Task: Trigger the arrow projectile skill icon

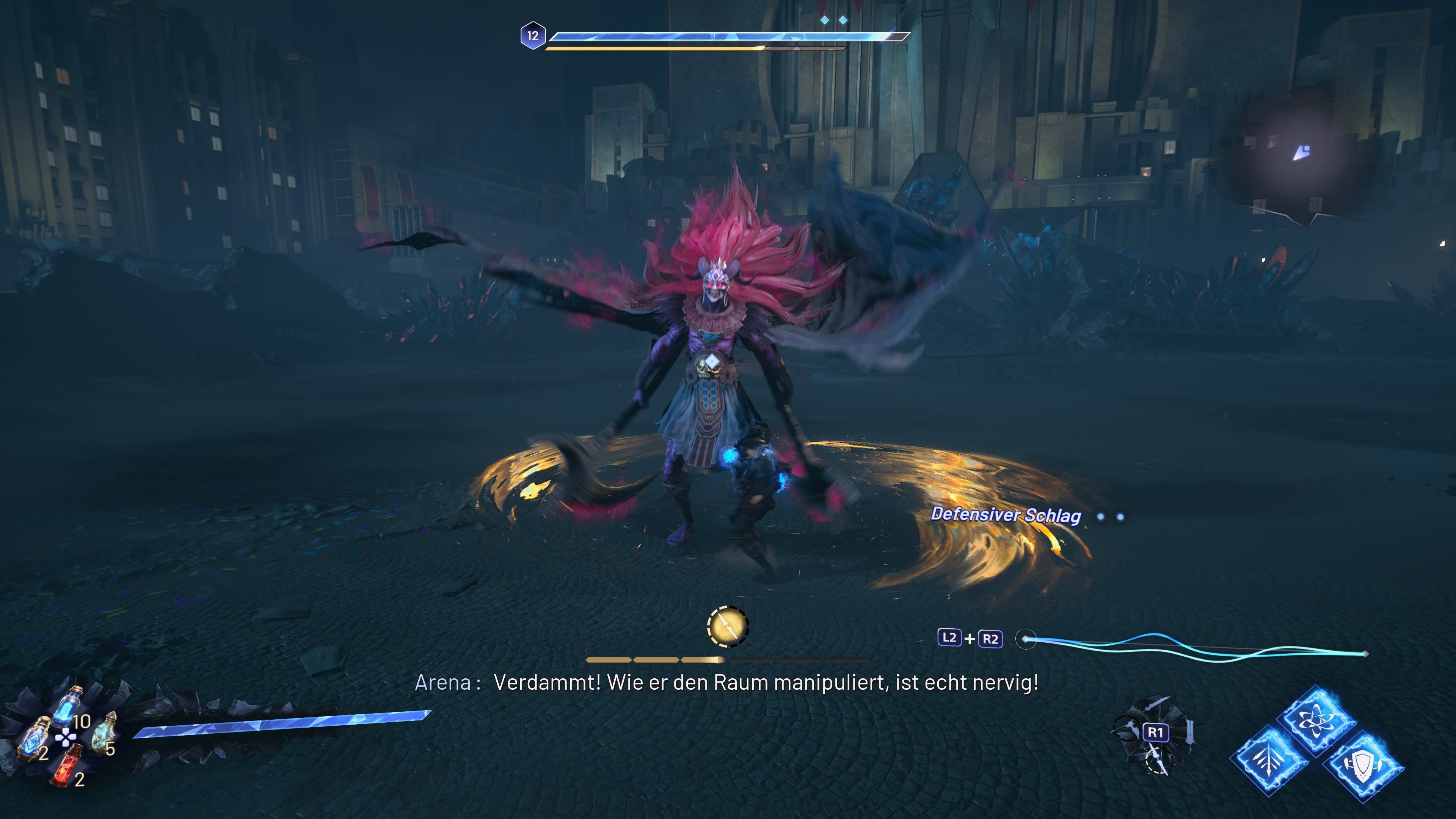Action: [x=1269, y=760]
